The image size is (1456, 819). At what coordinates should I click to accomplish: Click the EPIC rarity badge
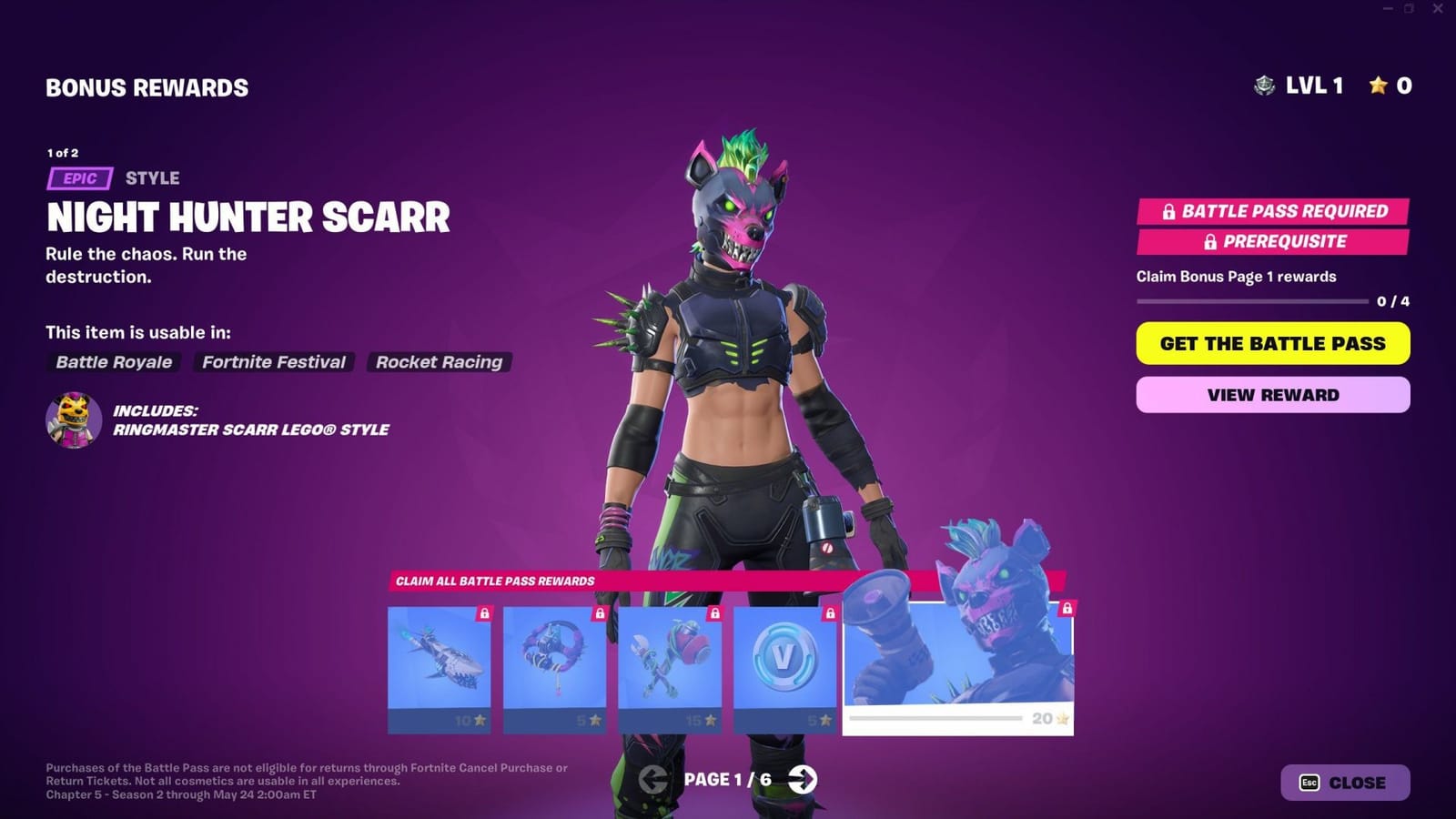coord(80,178)
